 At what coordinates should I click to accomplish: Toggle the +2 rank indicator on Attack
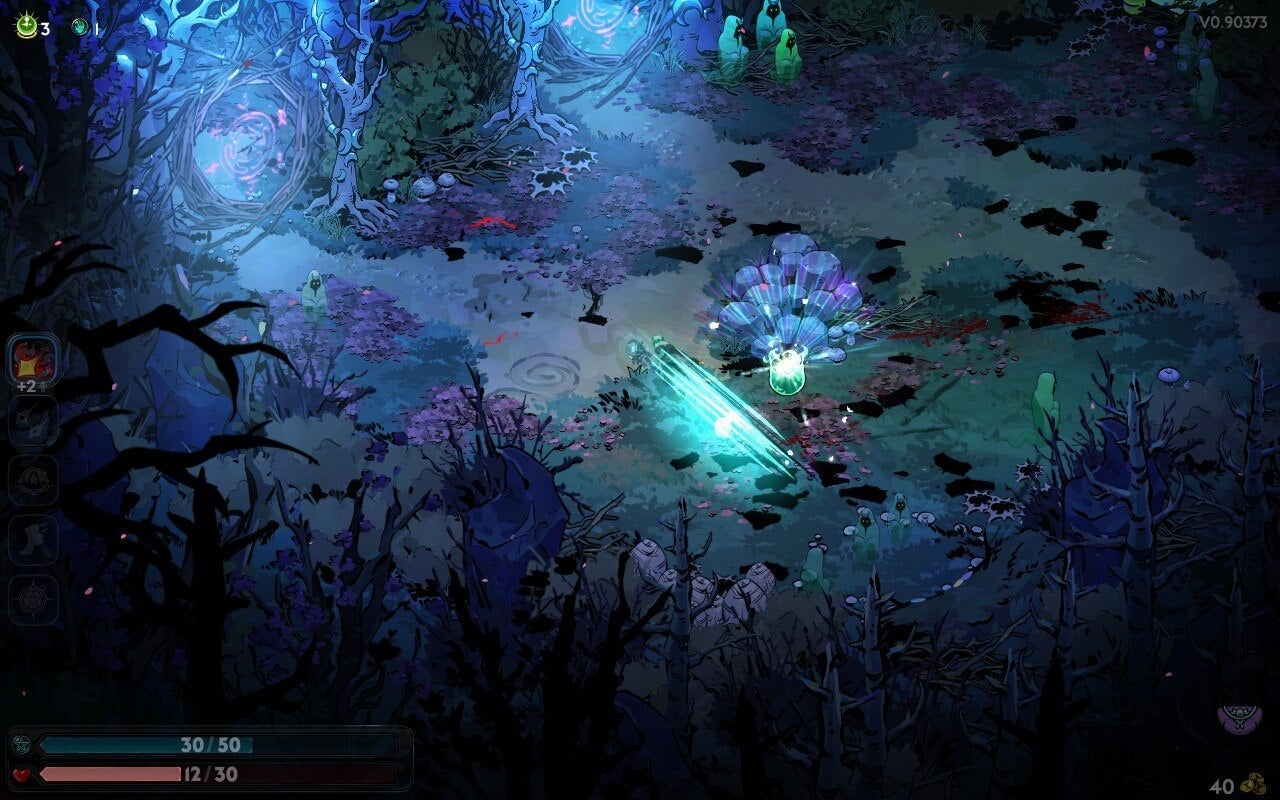(28, 386)
